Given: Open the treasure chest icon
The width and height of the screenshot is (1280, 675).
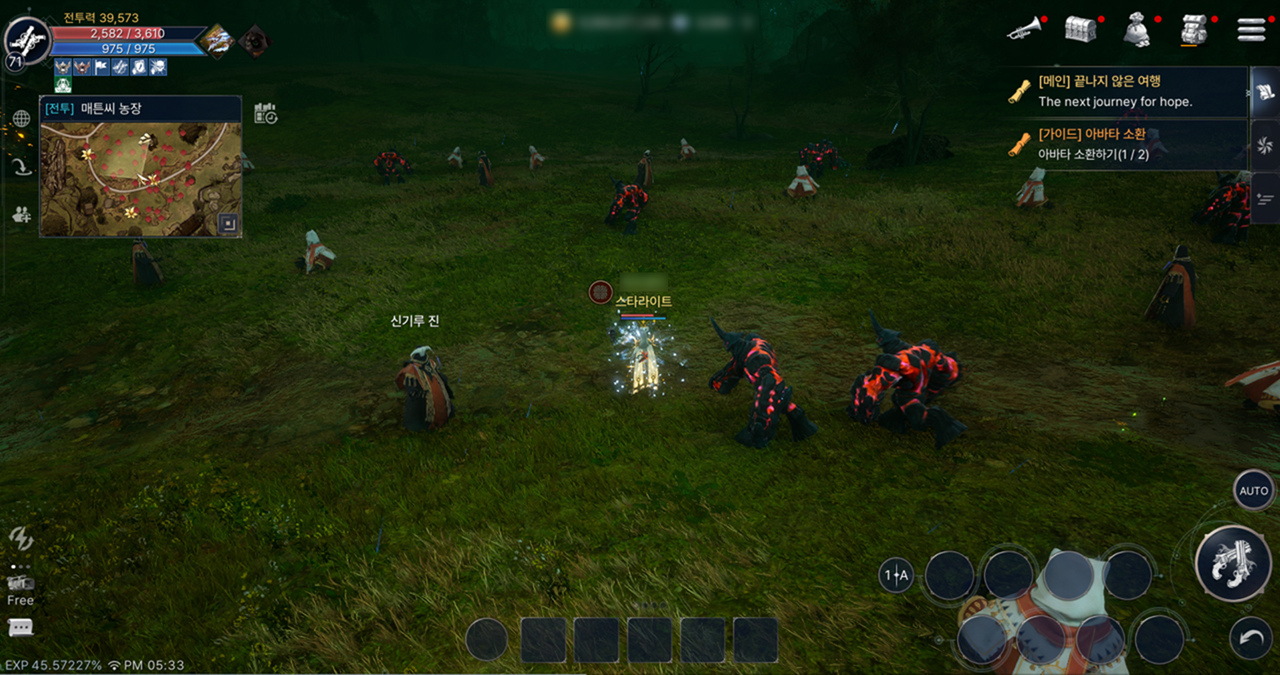Looking at the screenshot, I should (x=1080, y=30).
